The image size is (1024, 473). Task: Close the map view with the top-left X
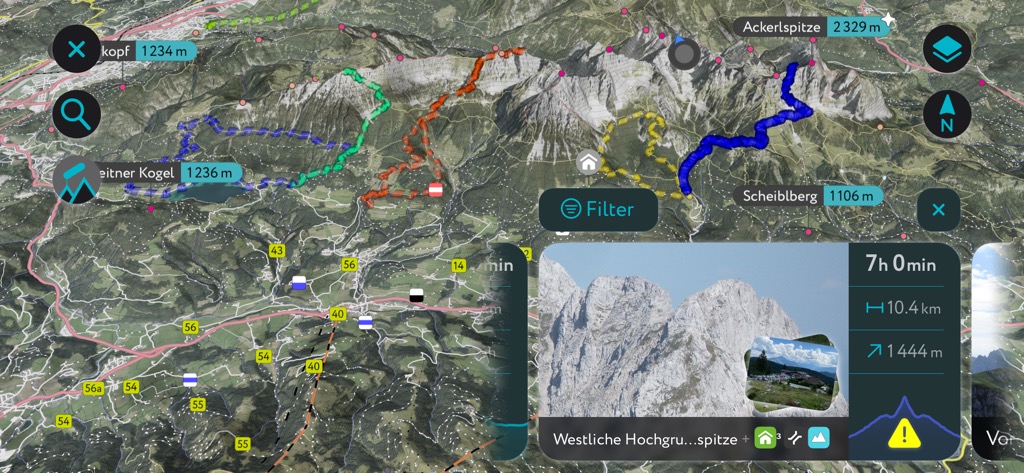76,48
